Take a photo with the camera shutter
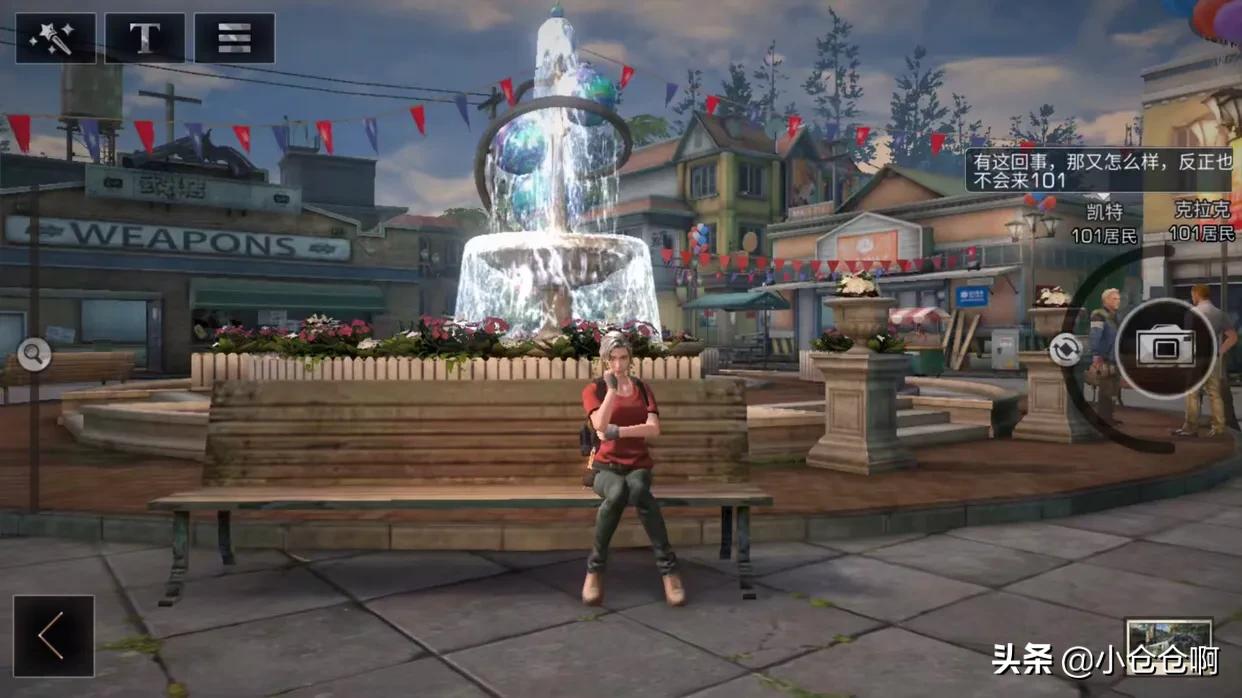 1166,348
